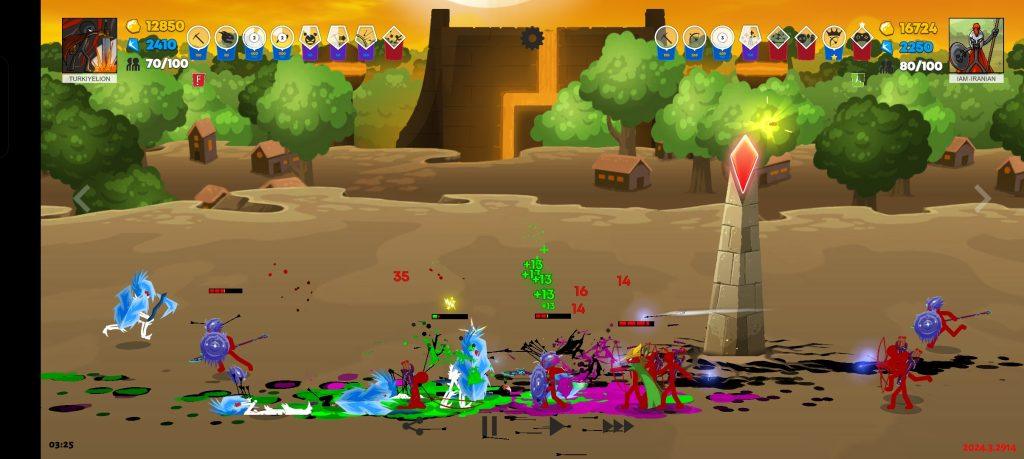Open settings with the gear icon
This screenshot has width=1024, height=459.
[532, 39]
